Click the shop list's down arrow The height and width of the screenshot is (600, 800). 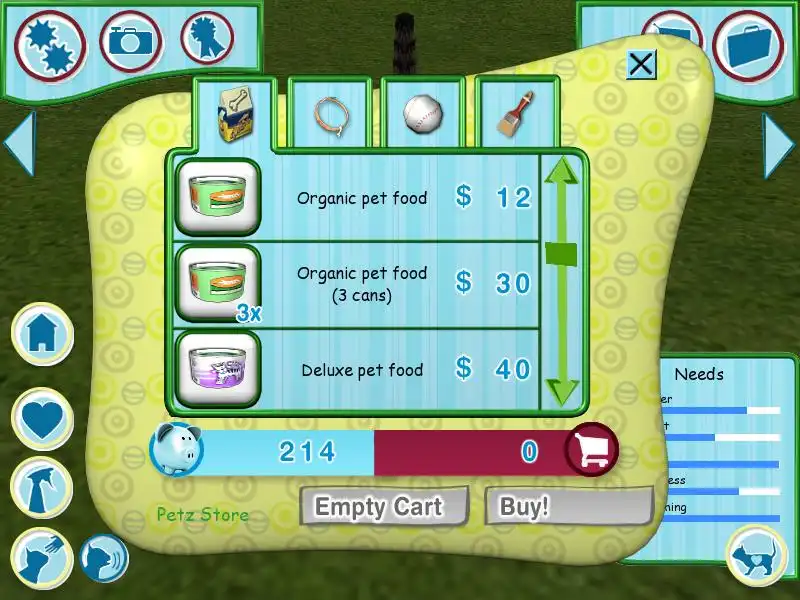[x=562, y=388]
